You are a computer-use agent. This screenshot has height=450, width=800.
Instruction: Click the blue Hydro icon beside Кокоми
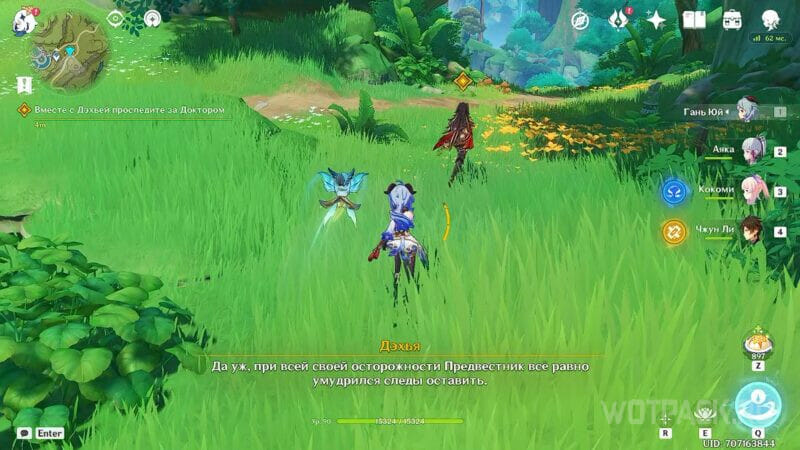(x=673, y=190)
